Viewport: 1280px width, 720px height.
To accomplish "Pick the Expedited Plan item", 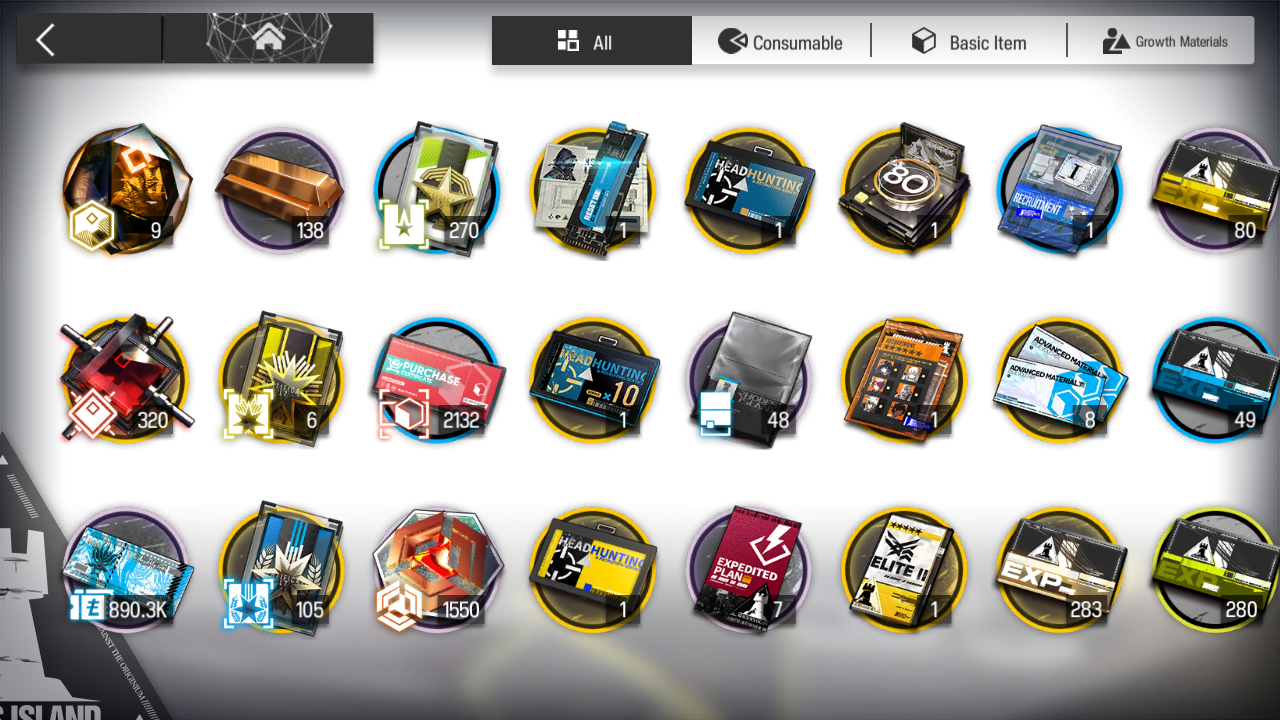I will pyautogui.click(x=748, y=568).
